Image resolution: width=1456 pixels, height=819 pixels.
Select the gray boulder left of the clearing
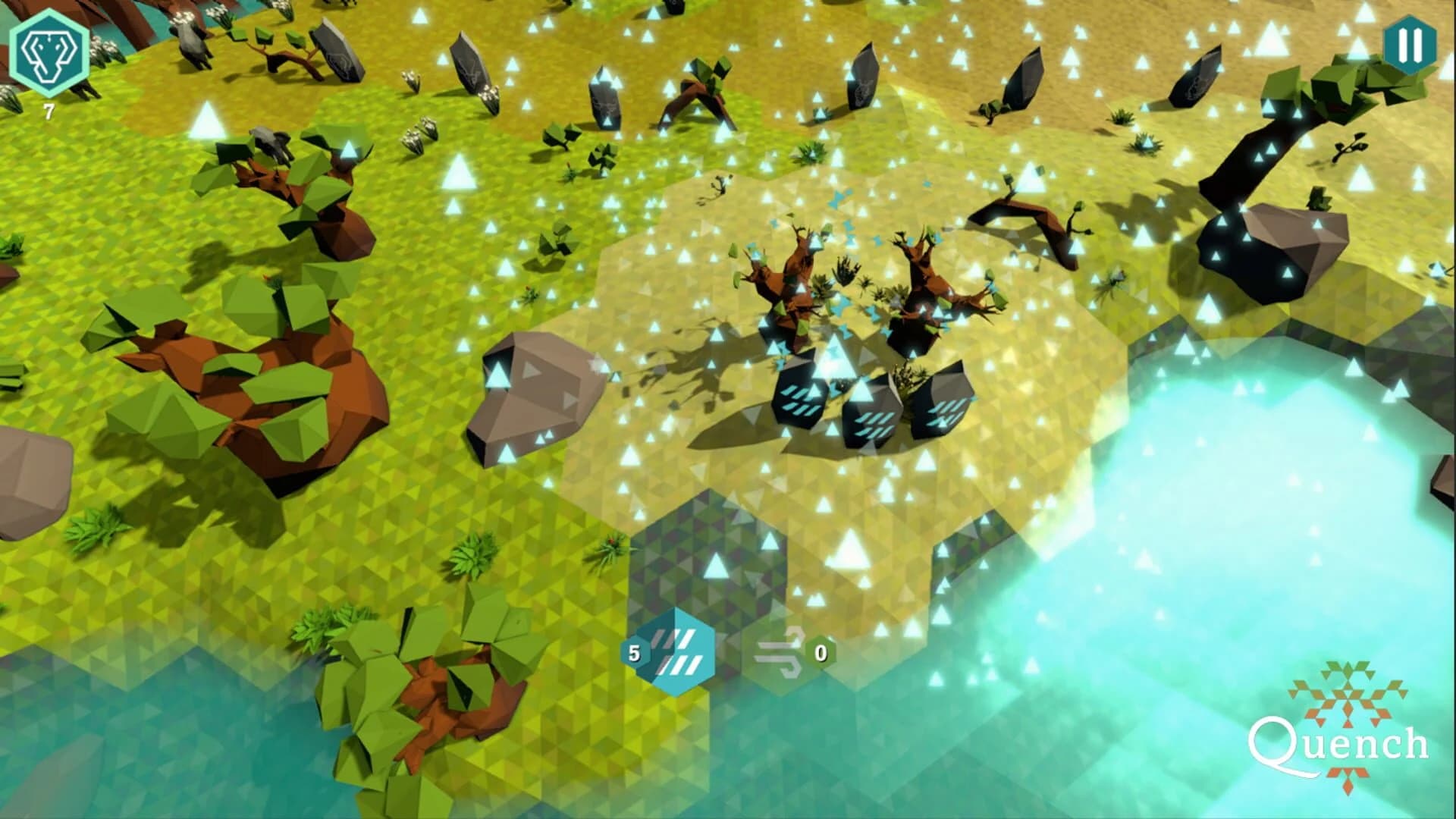pos(531,394)
